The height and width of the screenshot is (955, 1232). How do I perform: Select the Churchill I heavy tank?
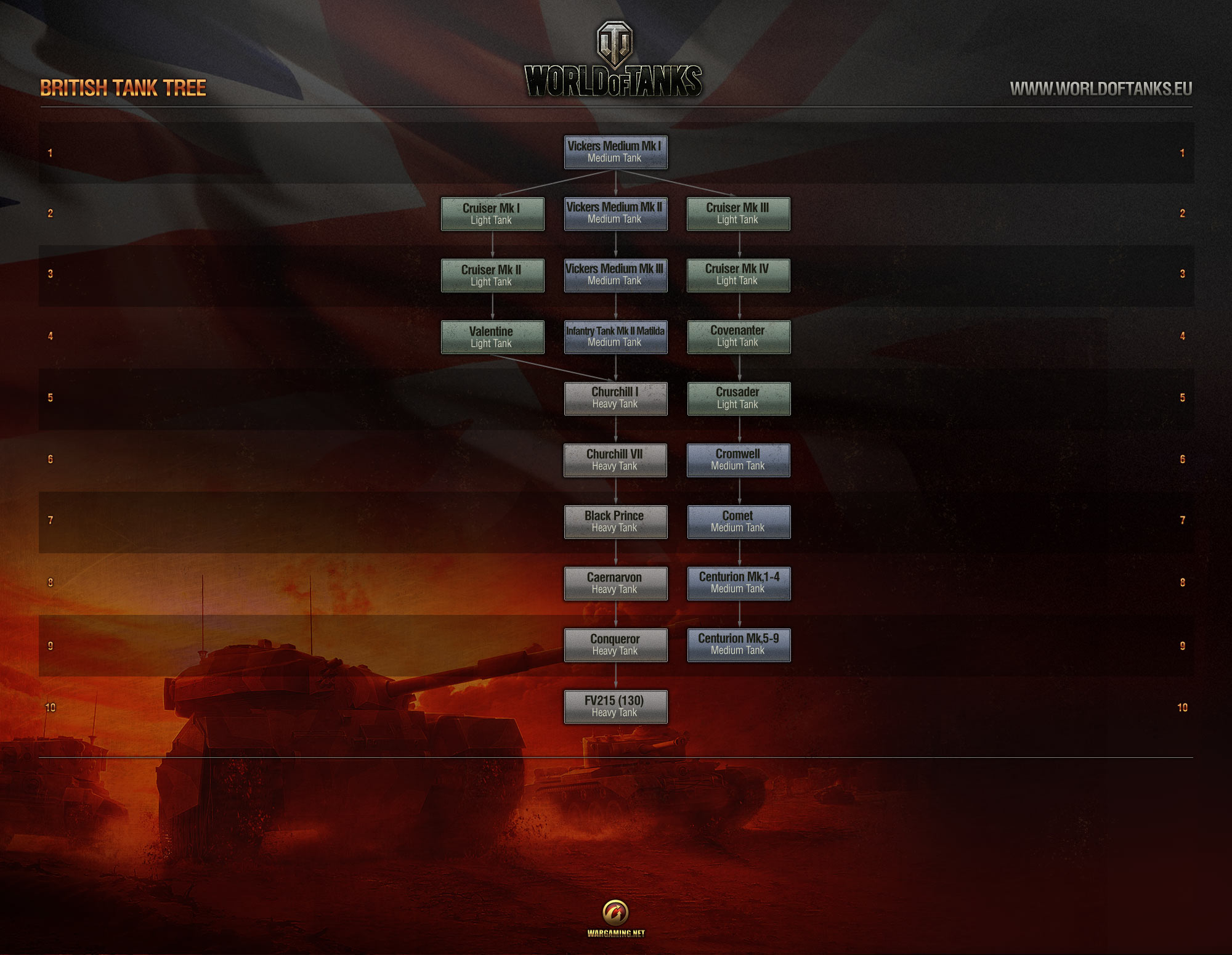pyautogui.click(x=615, y=398)
